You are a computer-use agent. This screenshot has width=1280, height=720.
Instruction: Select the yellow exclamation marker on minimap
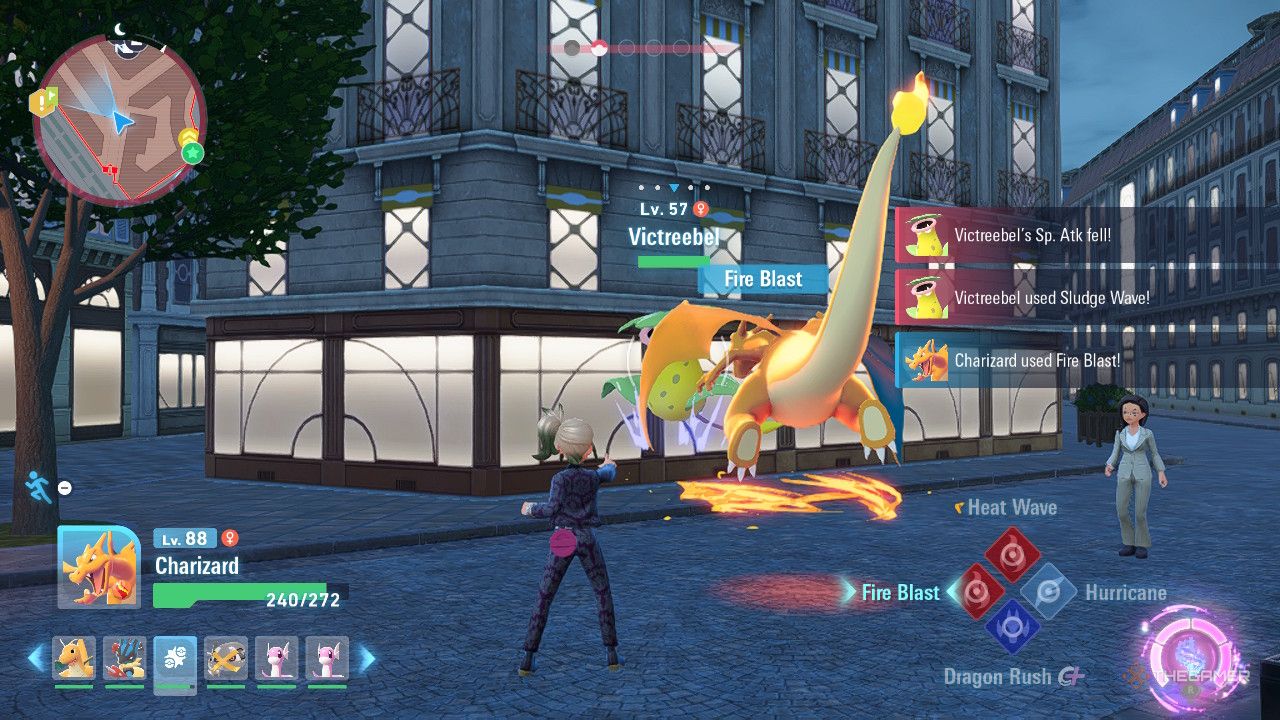(43, 100)
